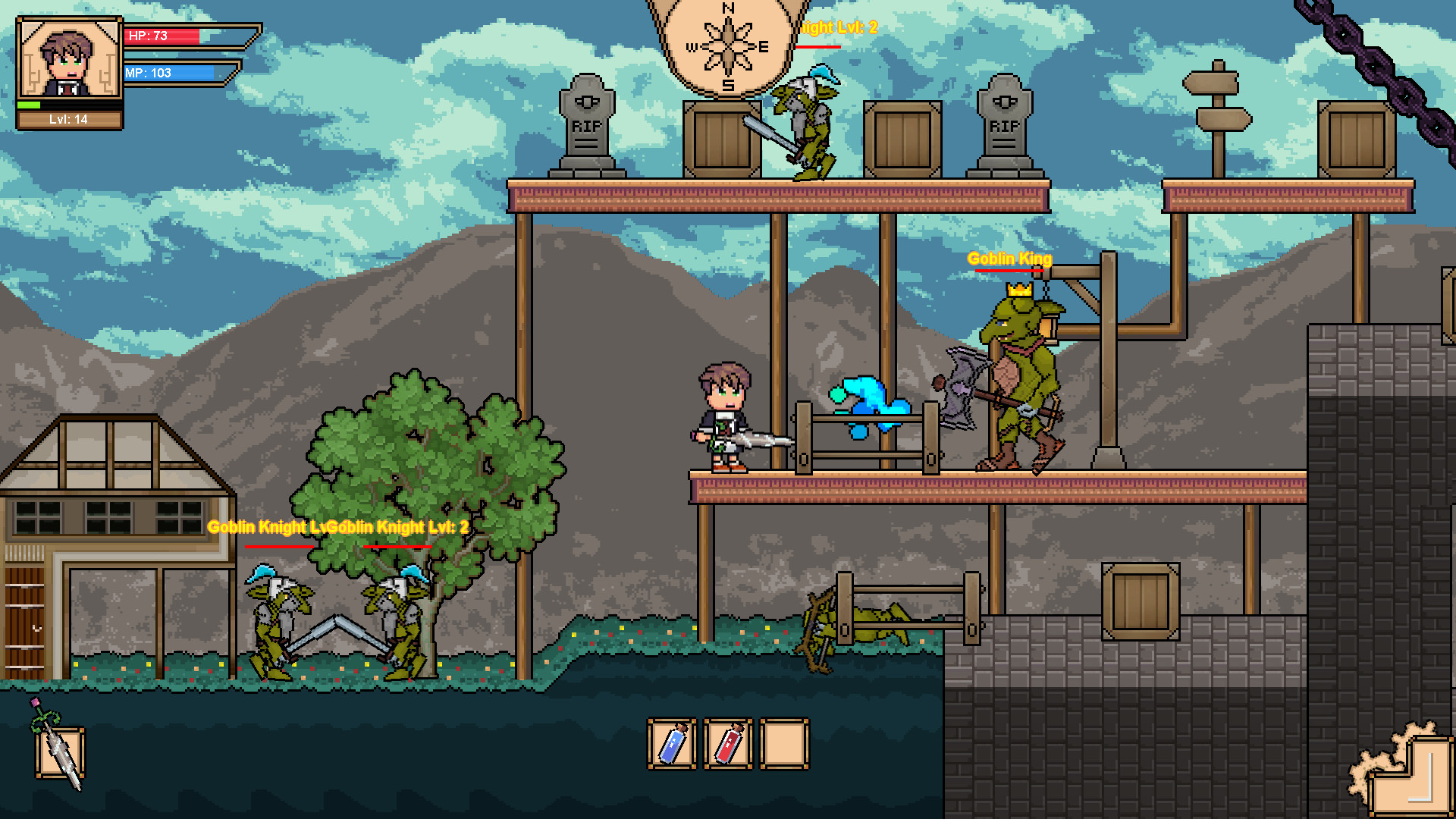Click the Lvl: 14 level indicator

(68, 120)
